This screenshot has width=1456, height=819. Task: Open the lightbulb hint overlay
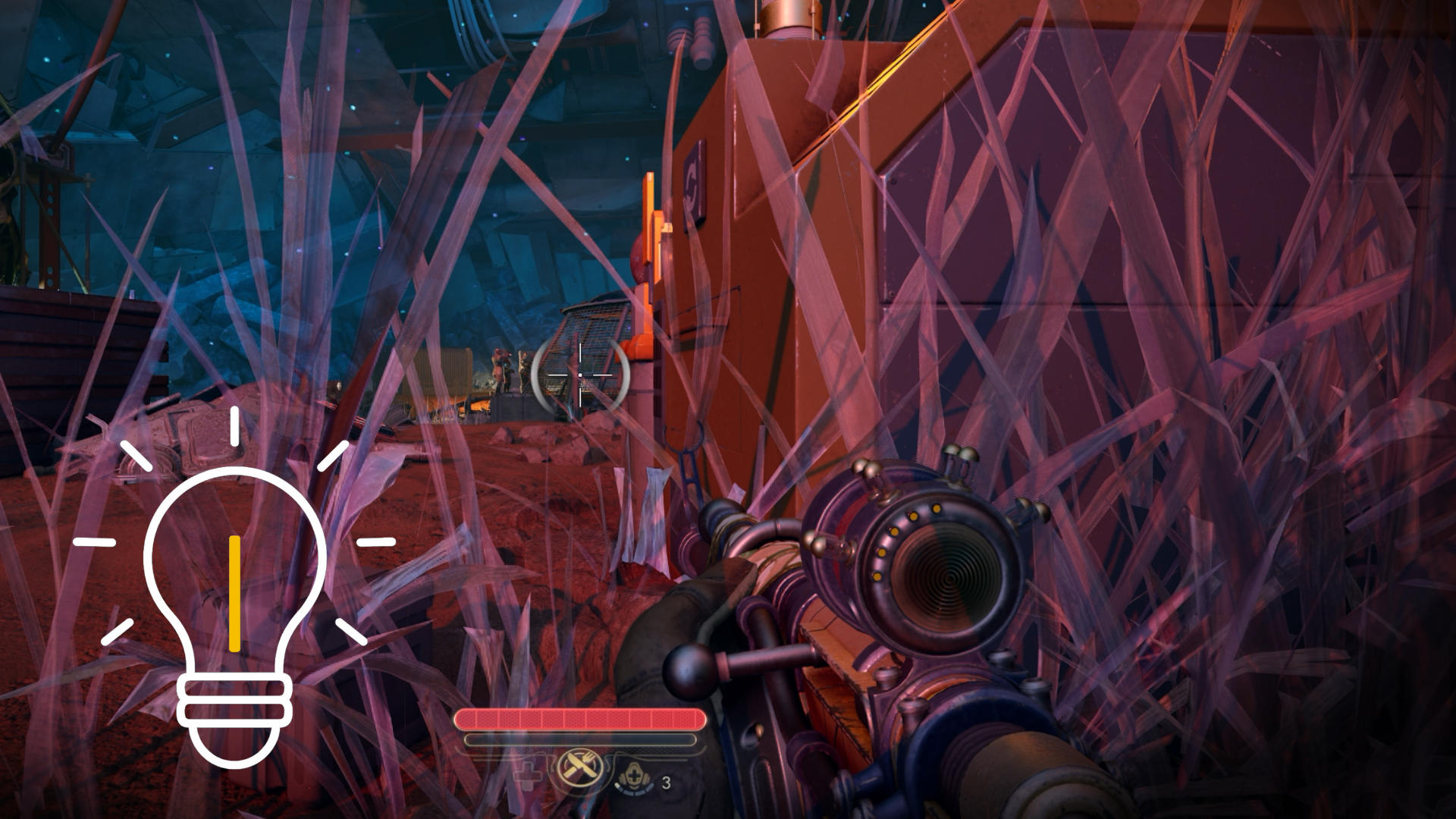pyautogui.click(x=235, y=599)
